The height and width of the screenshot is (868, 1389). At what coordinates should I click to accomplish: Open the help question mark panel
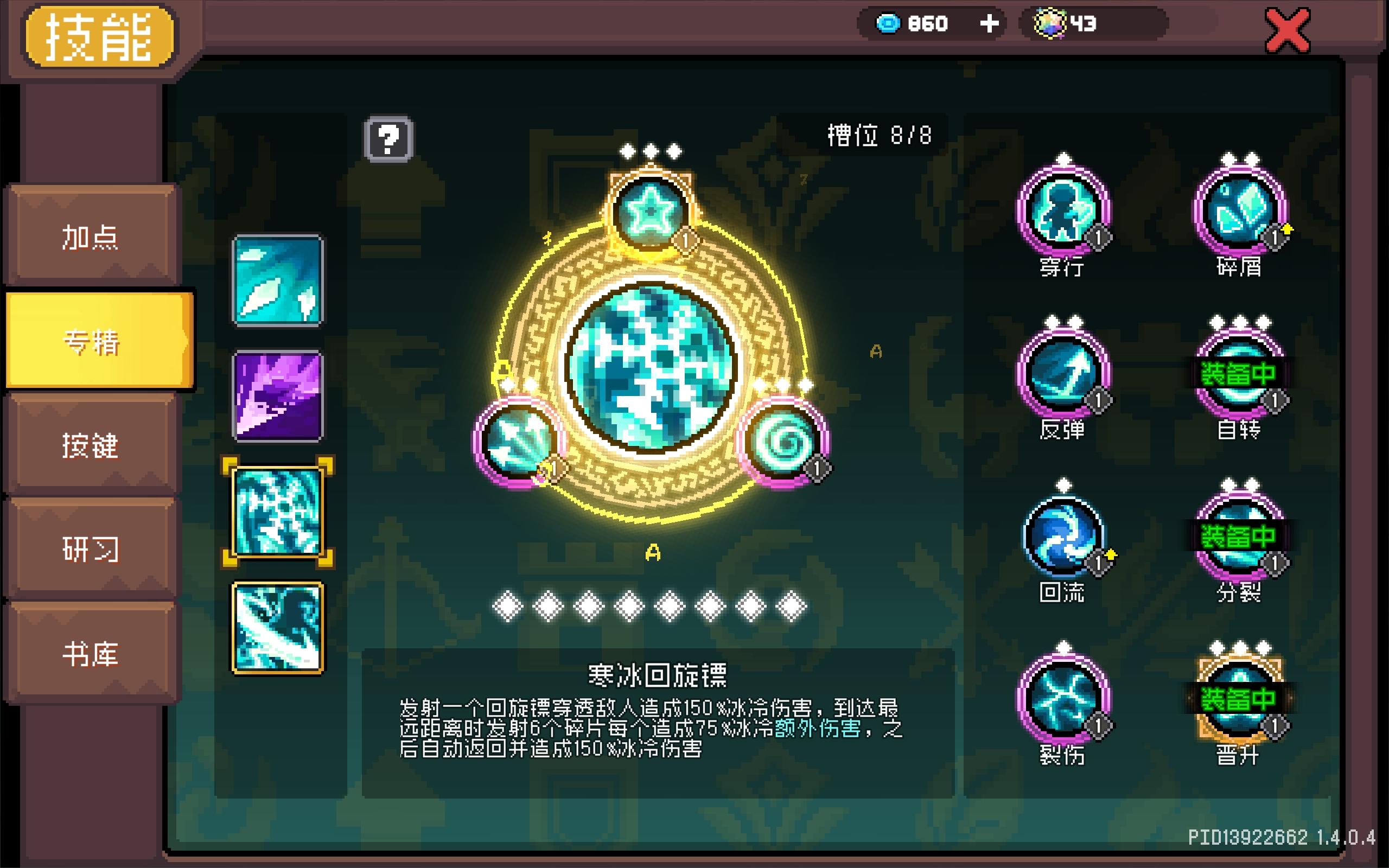[390, 138]
